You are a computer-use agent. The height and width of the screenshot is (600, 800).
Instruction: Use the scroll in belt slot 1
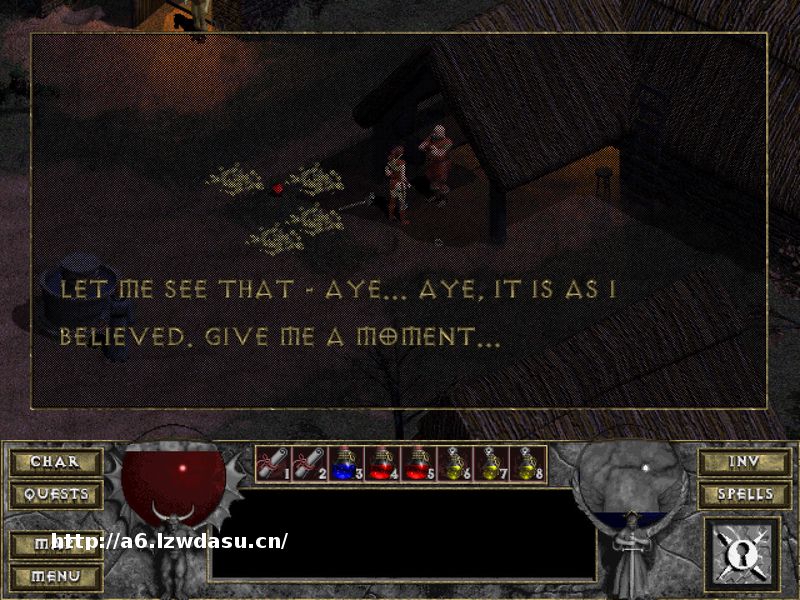[272, 464]
